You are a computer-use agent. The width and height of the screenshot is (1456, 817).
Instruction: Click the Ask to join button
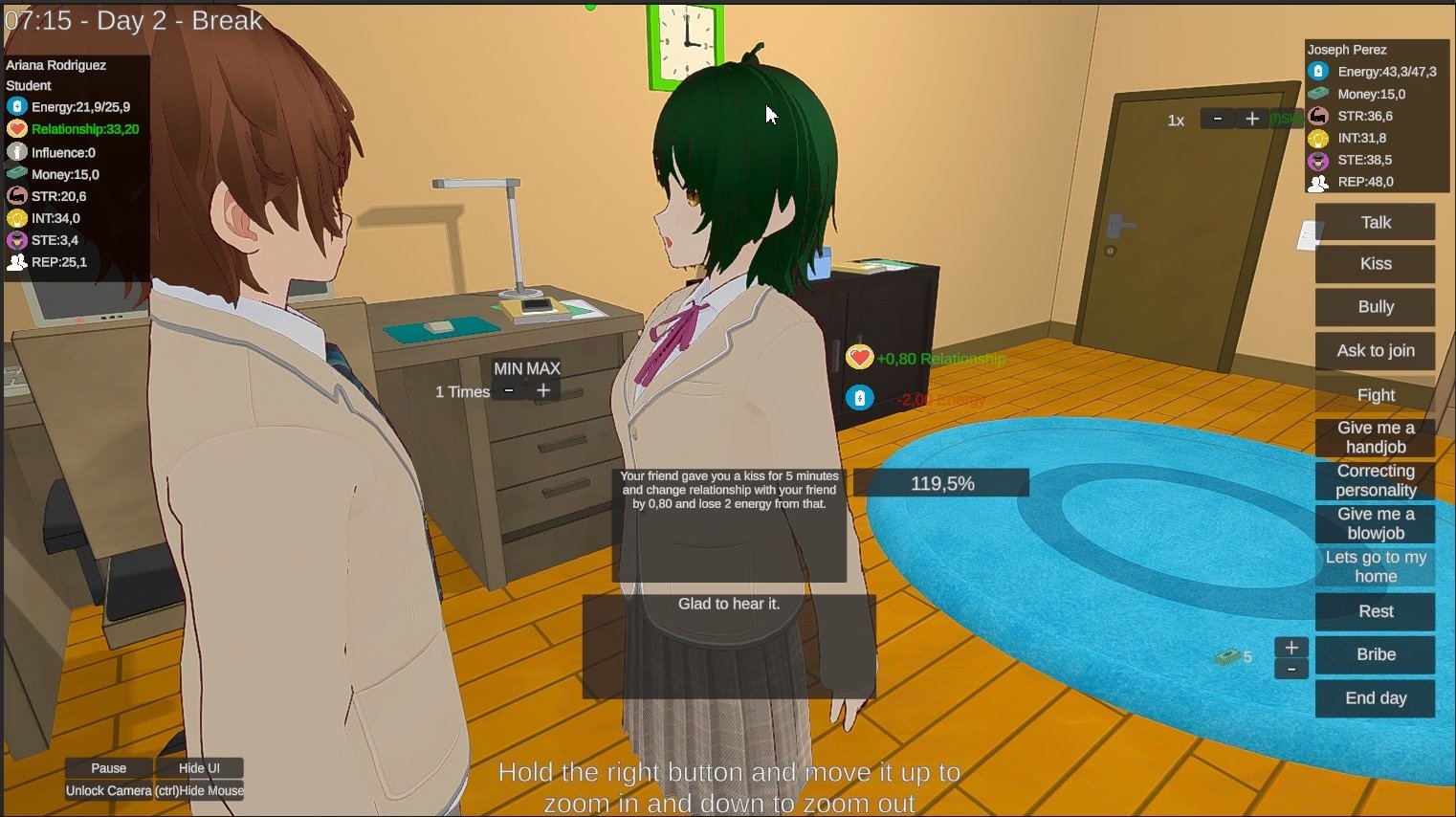(1375, 350)
